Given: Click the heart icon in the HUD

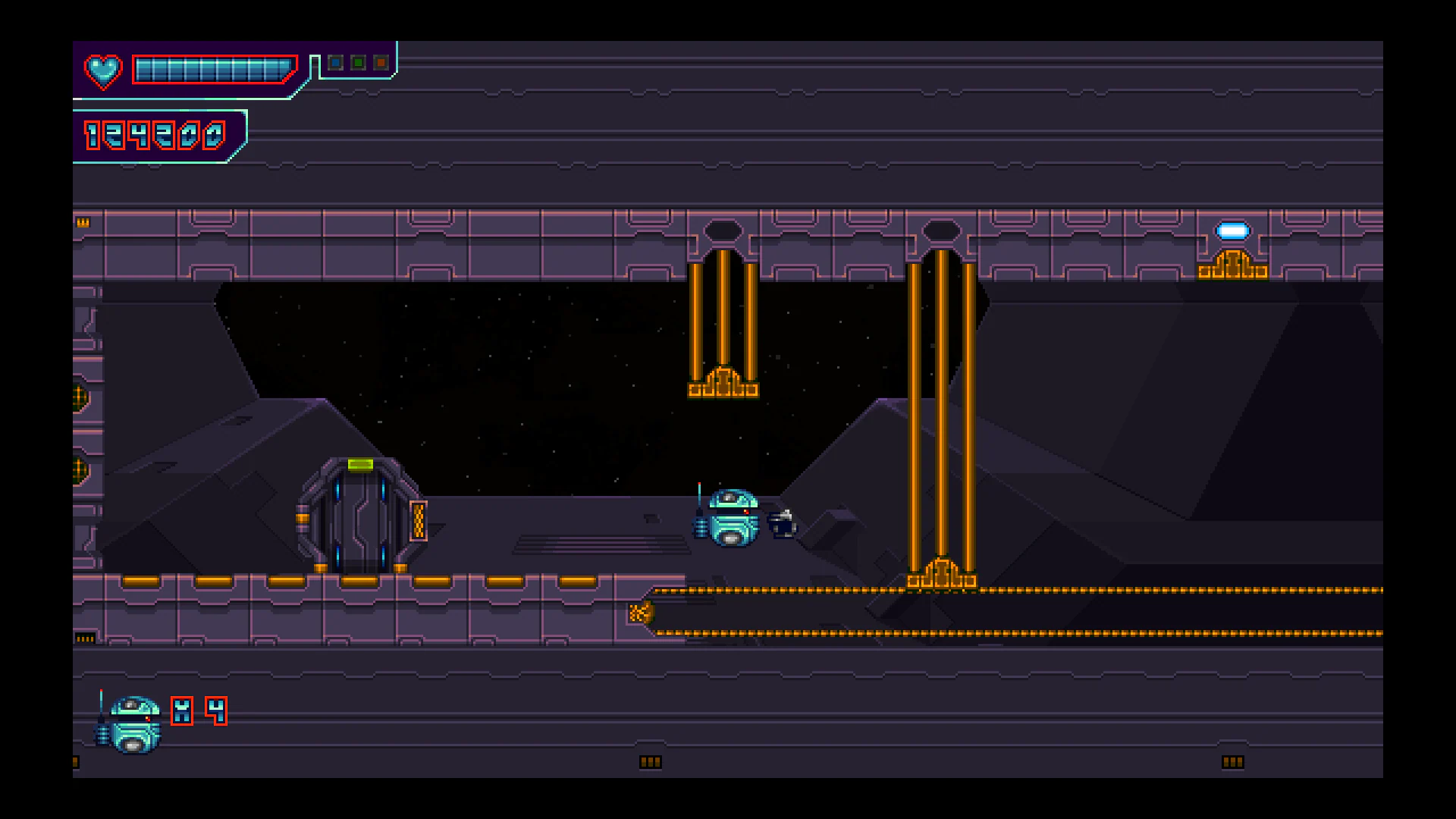Looking at the screenshot, I should coord(104,71).
